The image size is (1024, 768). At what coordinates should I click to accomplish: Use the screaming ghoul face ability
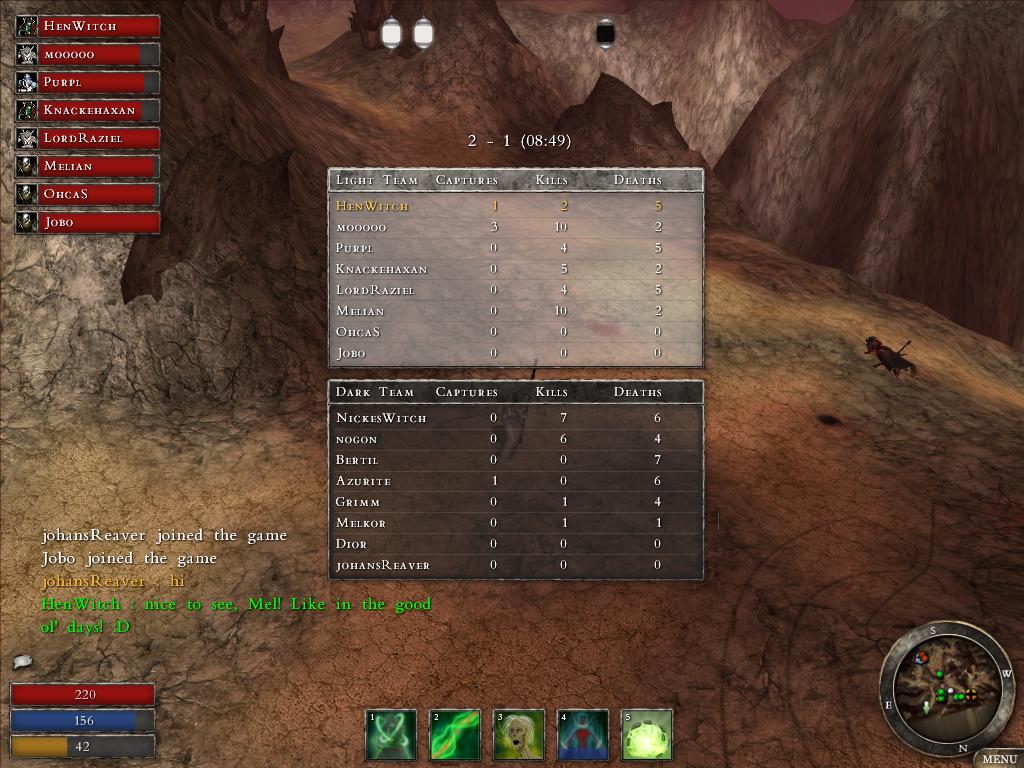click(x=518, y=735)
